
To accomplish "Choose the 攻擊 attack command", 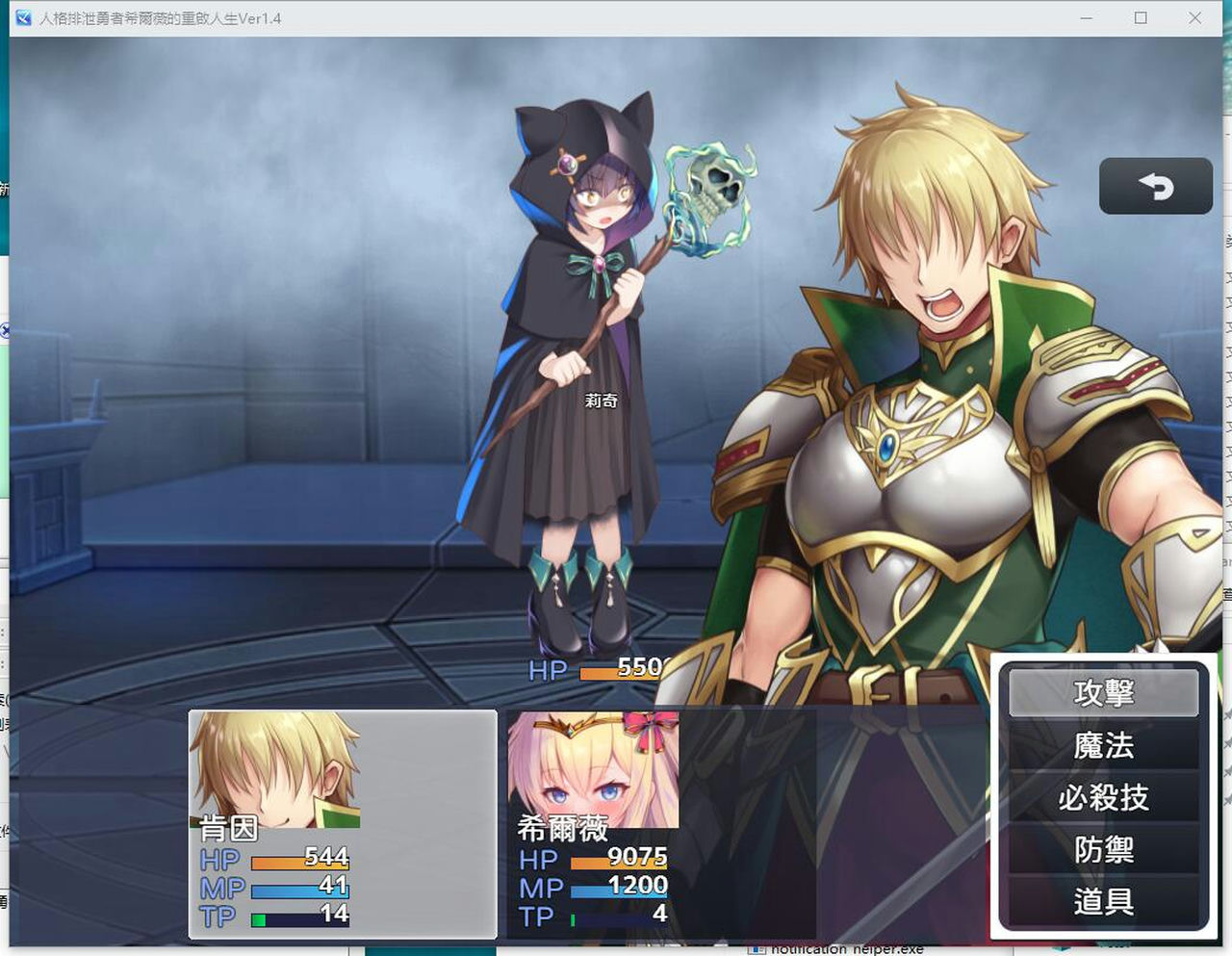I will pos(1103,692).
